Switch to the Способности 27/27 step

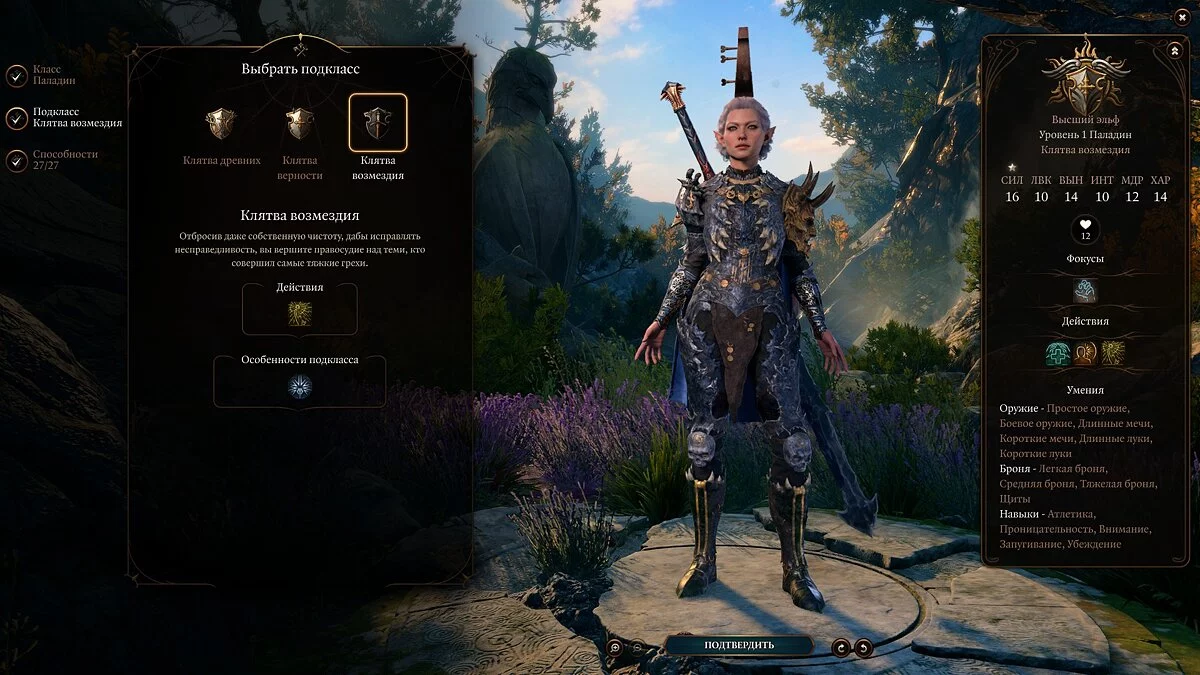tap(17, 160)
